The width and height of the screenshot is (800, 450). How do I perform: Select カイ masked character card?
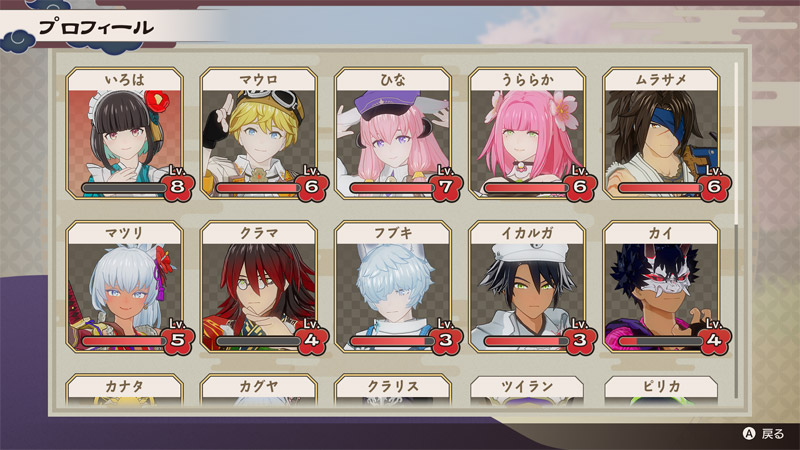pos(661,287)
